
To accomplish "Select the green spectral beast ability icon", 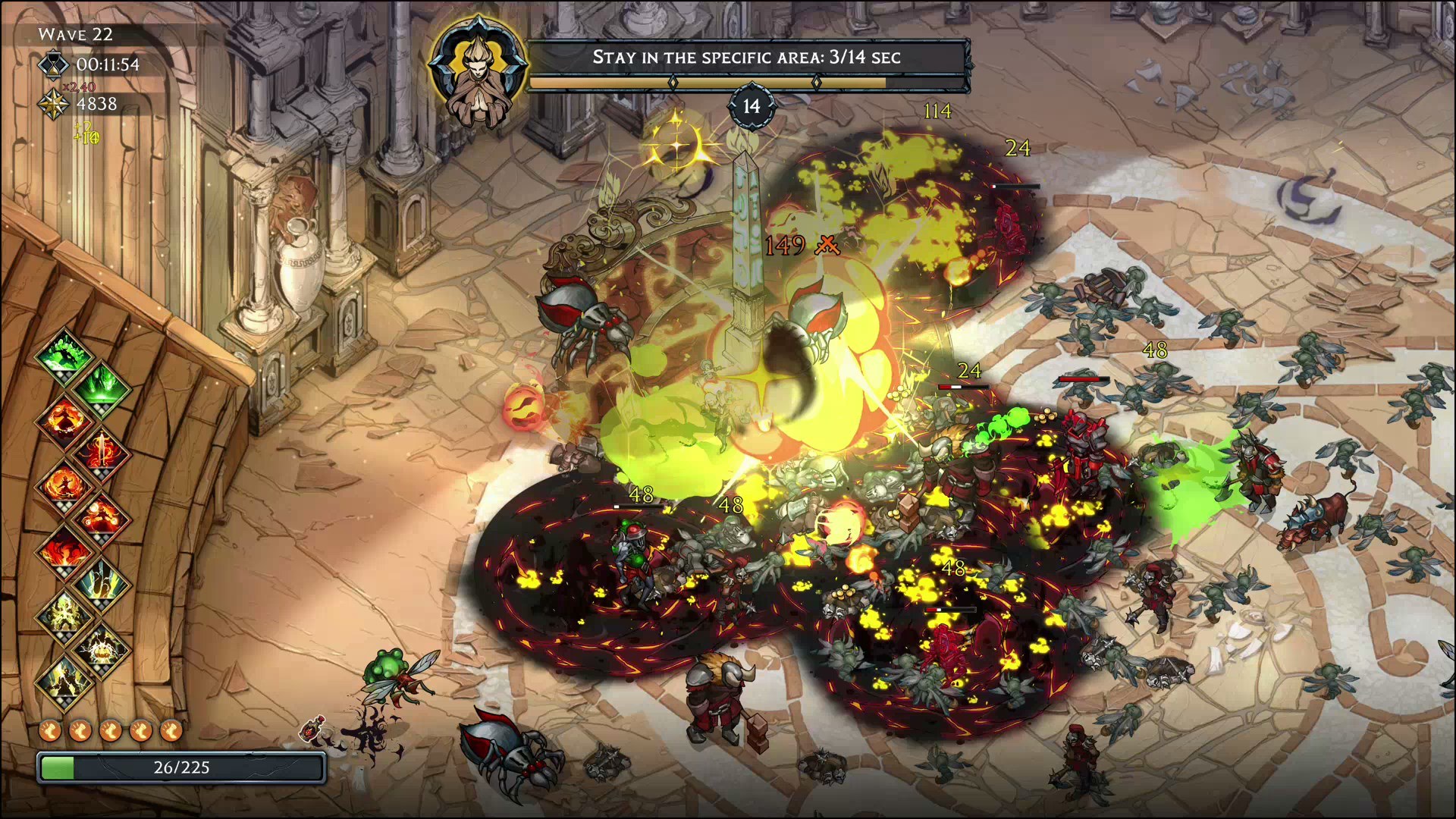I will point(102,387).
